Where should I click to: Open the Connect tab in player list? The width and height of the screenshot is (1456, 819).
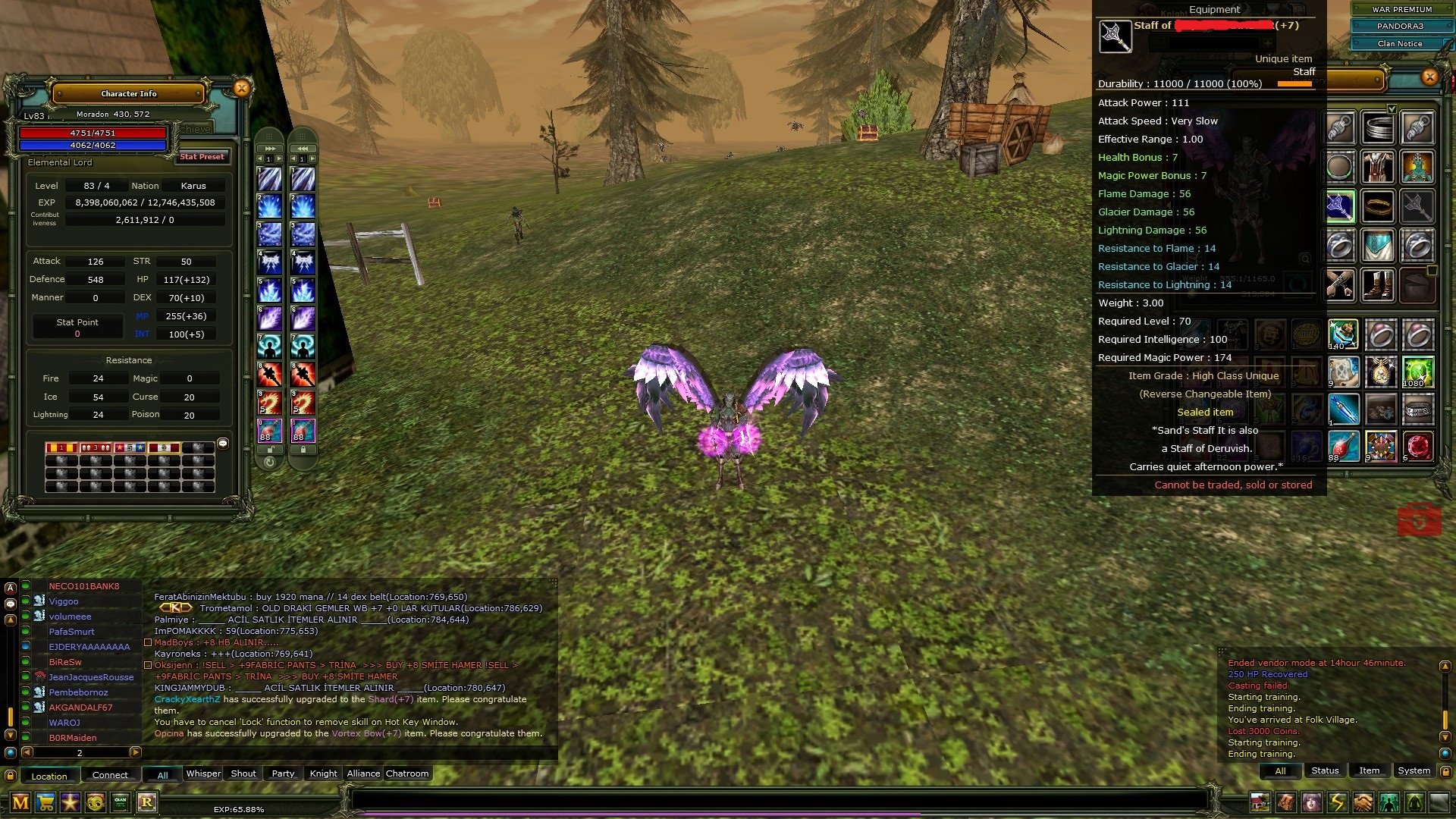110,775
